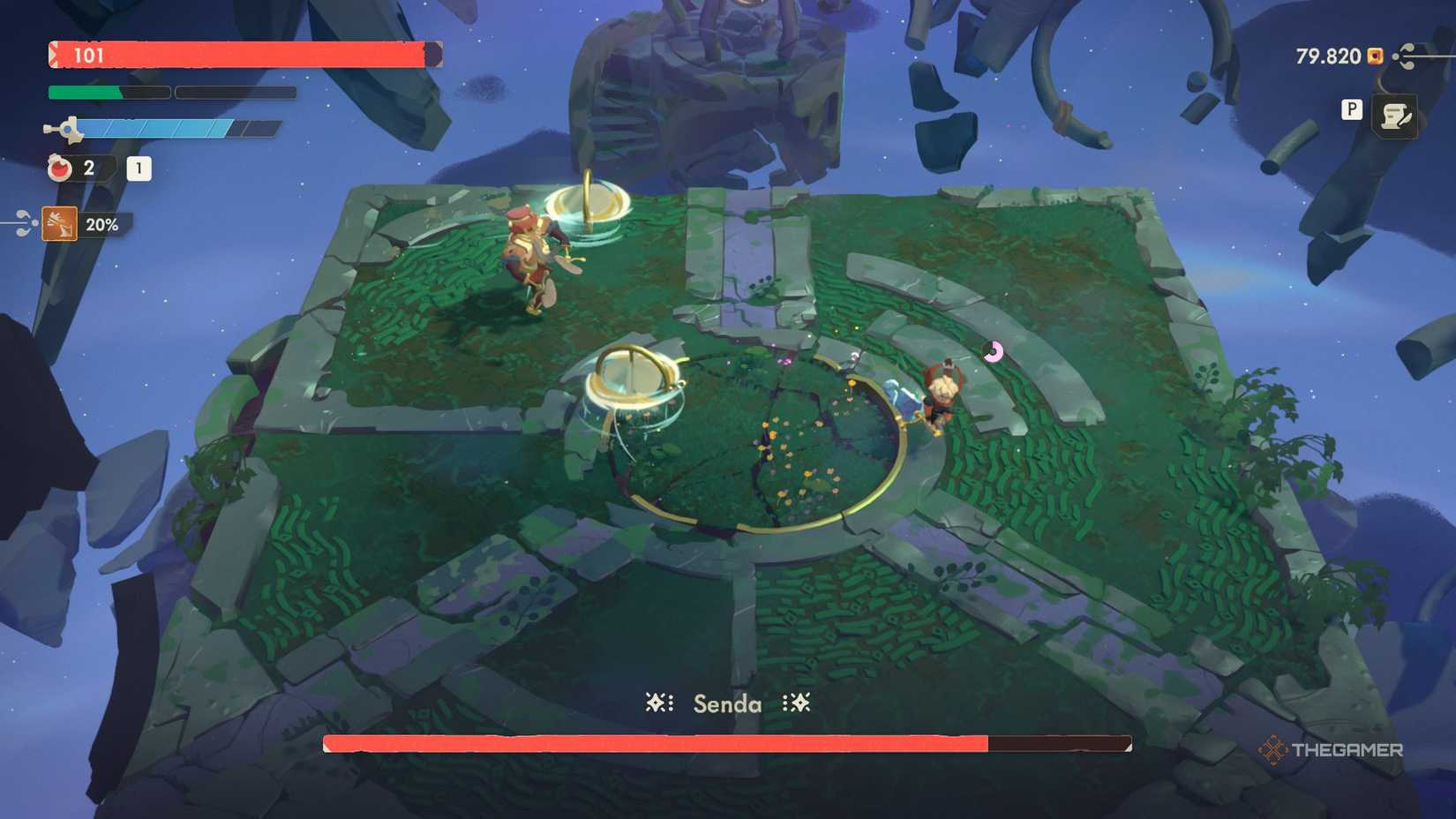1456x819 pixels.
Task: Click the pink crescent pickup in the arena
Action: 993,351
